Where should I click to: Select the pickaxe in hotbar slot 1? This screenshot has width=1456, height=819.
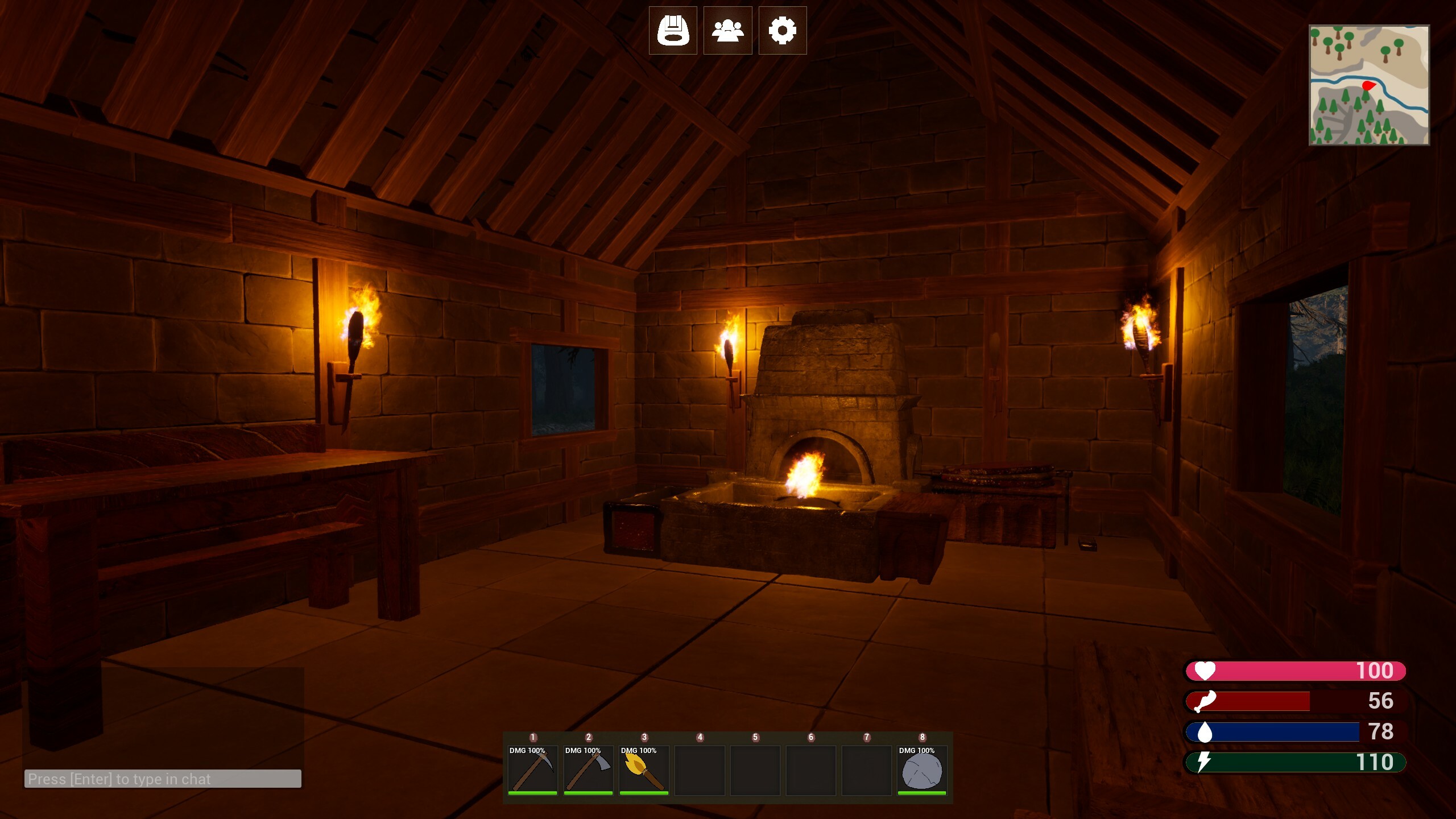pos(532,768)
